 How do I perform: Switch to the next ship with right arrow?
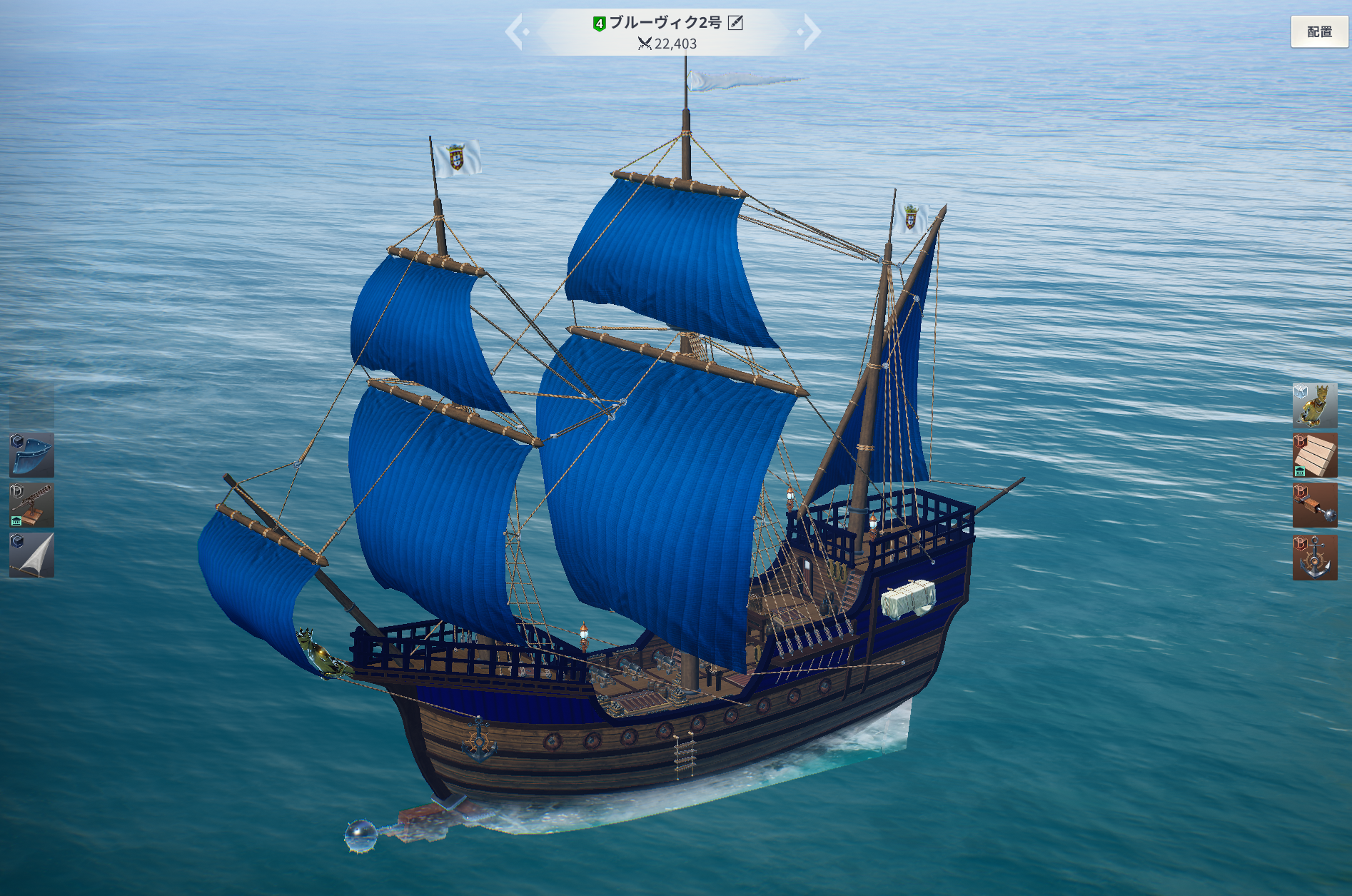click(x=811, y=32)
